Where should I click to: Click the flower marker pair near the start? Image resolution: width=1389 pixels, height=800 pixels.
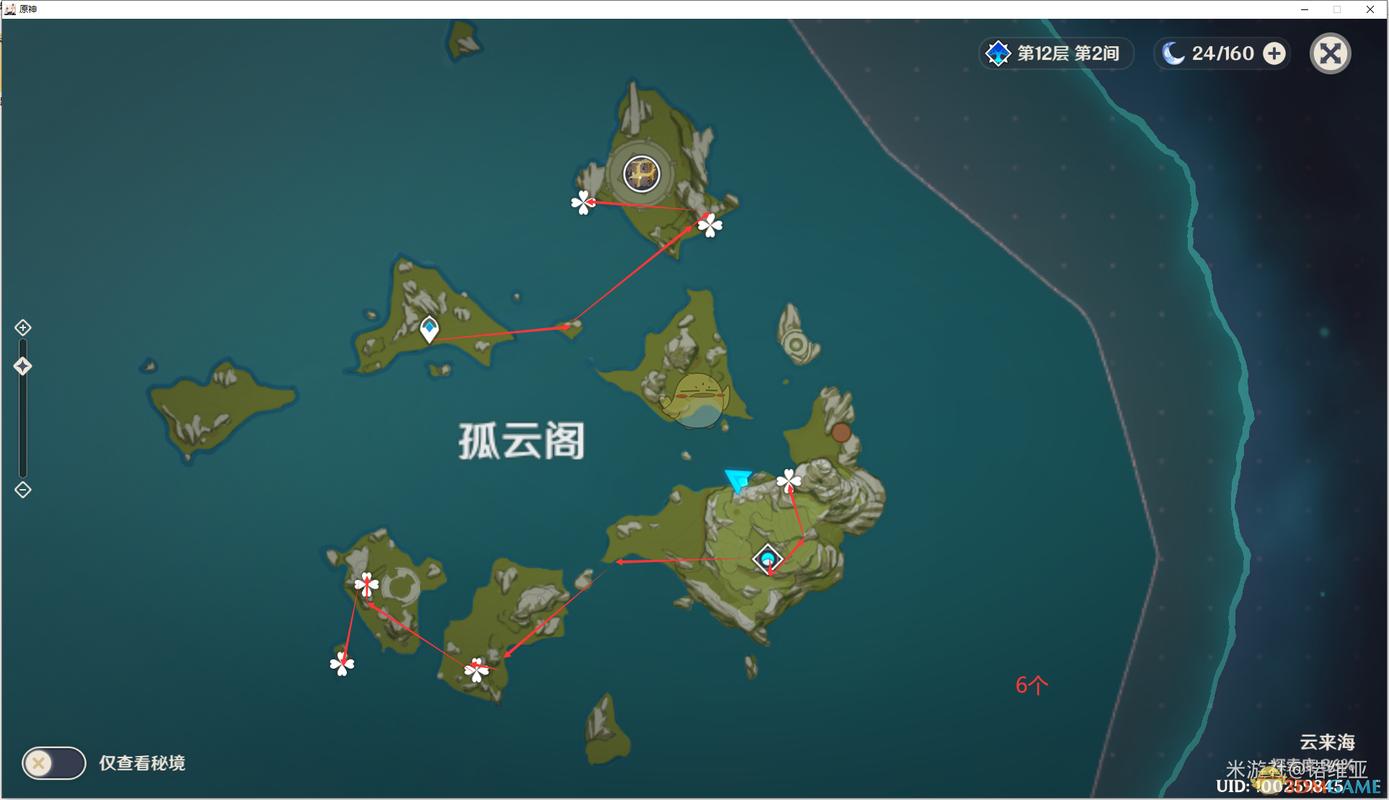(x=788, y=479)
